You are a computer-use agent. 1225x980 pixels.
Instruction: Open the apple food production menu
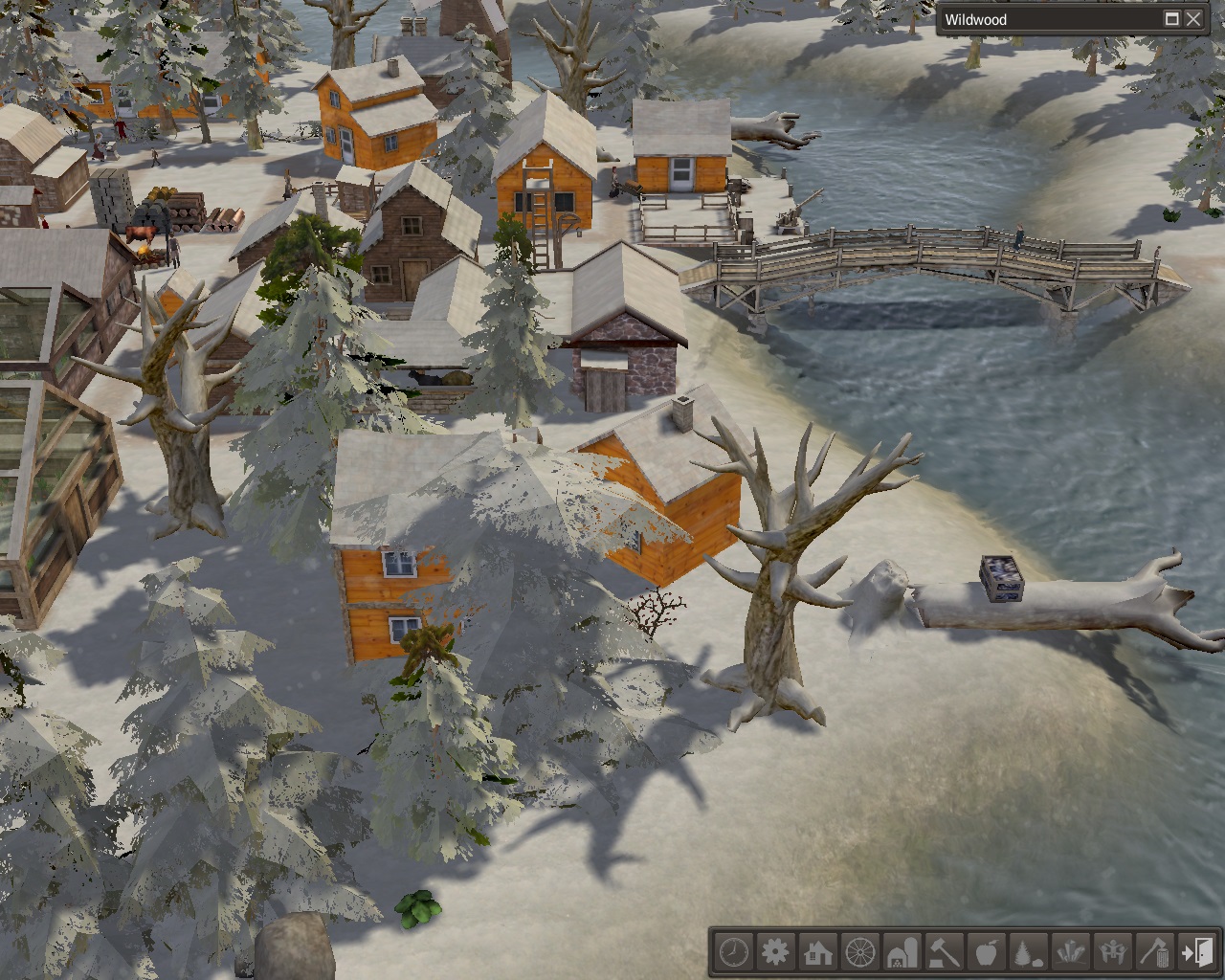click(x=987, y=952)
